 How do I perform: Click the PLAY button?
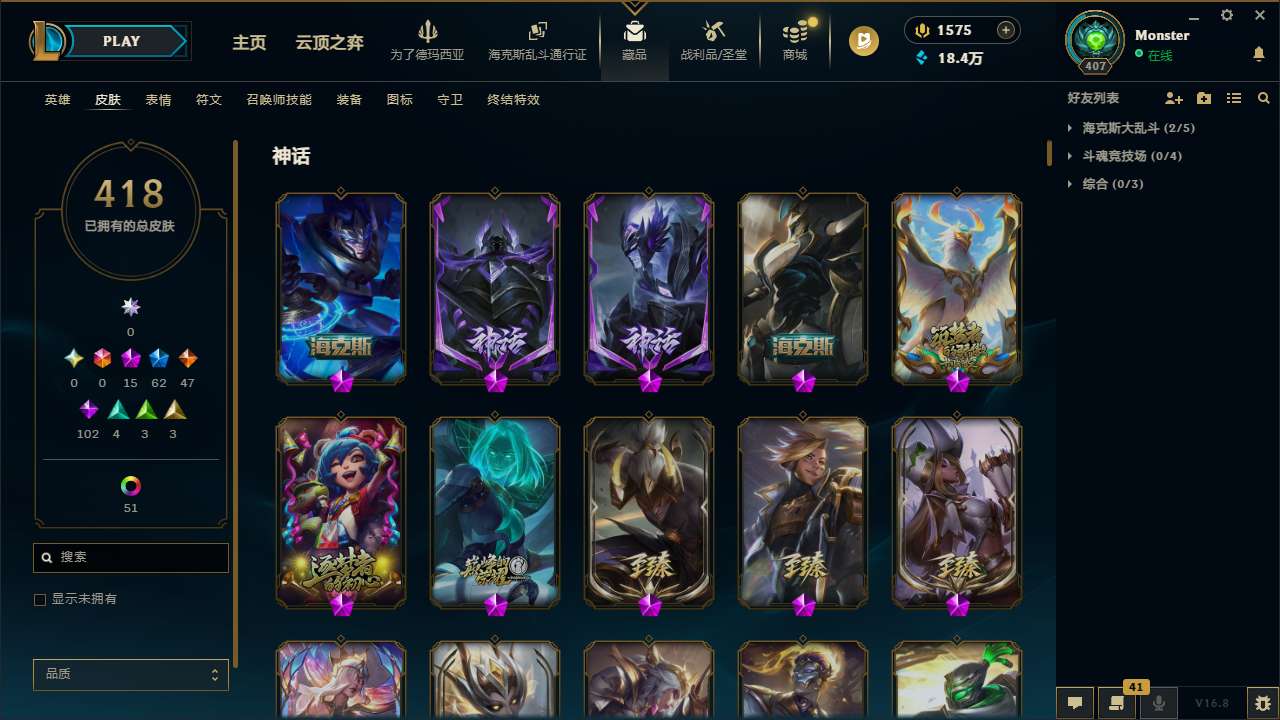tap(121, 41)
